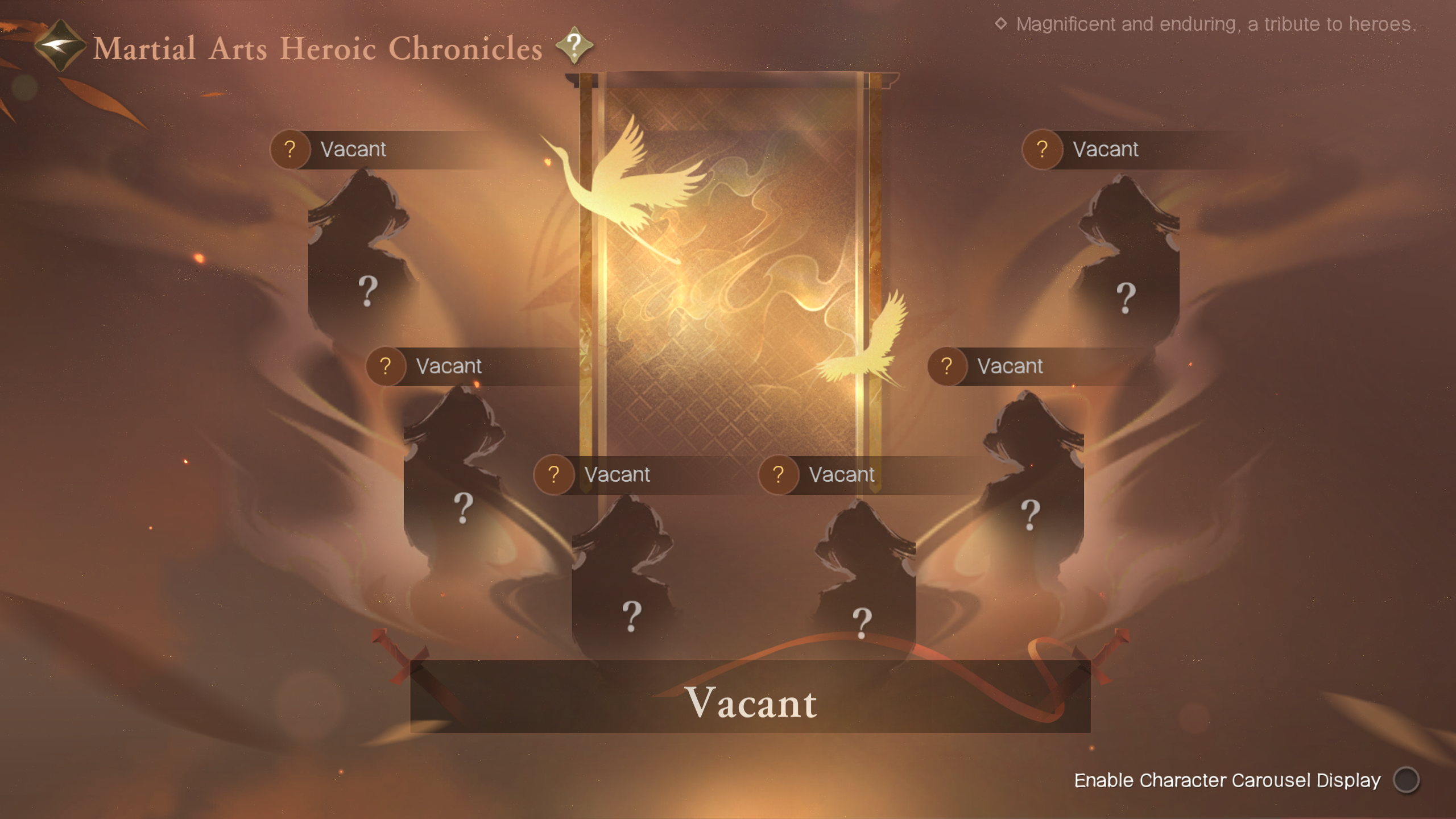Toggle Enable Character Carousel Display
Viewport: 1456px width, 819px height.
click(x=1406, y=780)
